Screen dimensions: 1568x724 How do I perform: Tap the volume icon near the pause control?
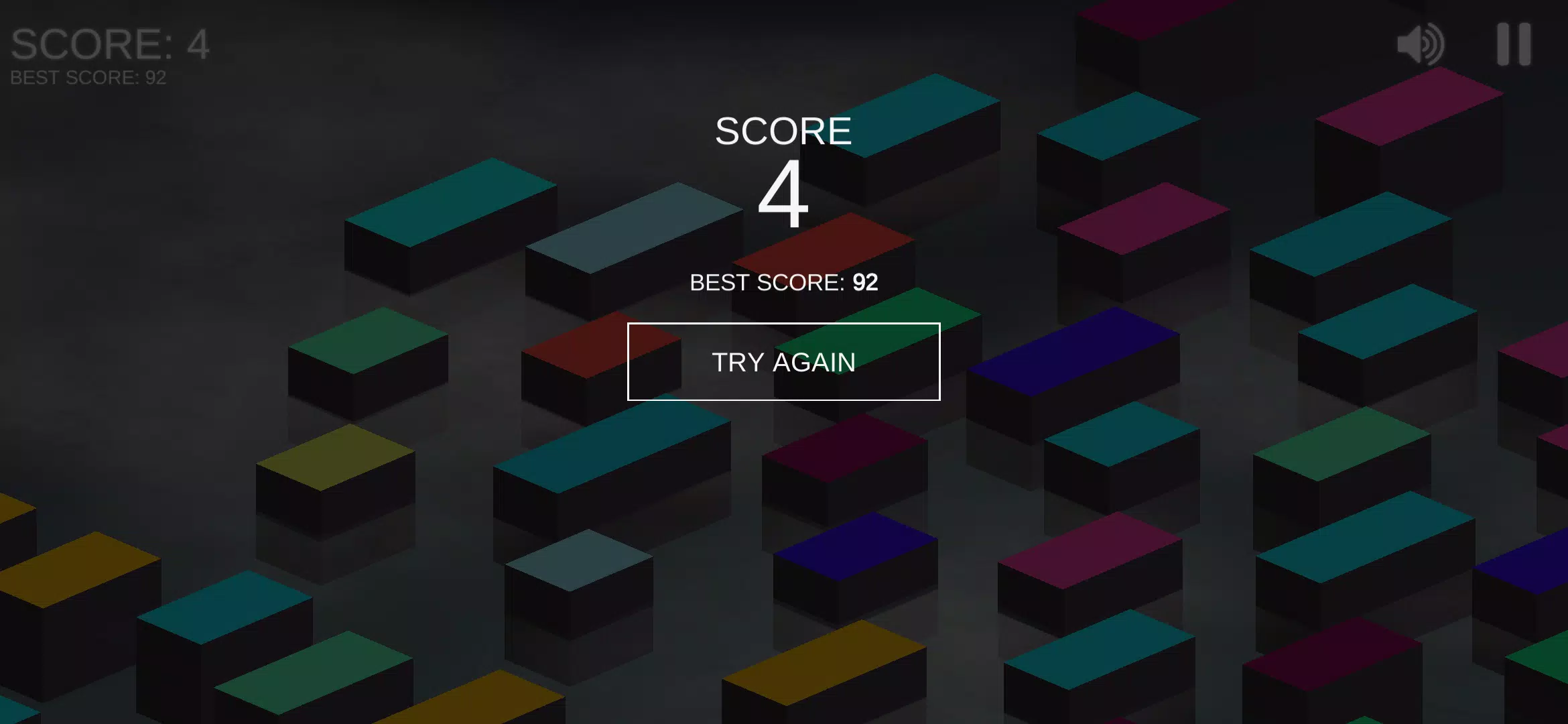(x=1420, y=44)
